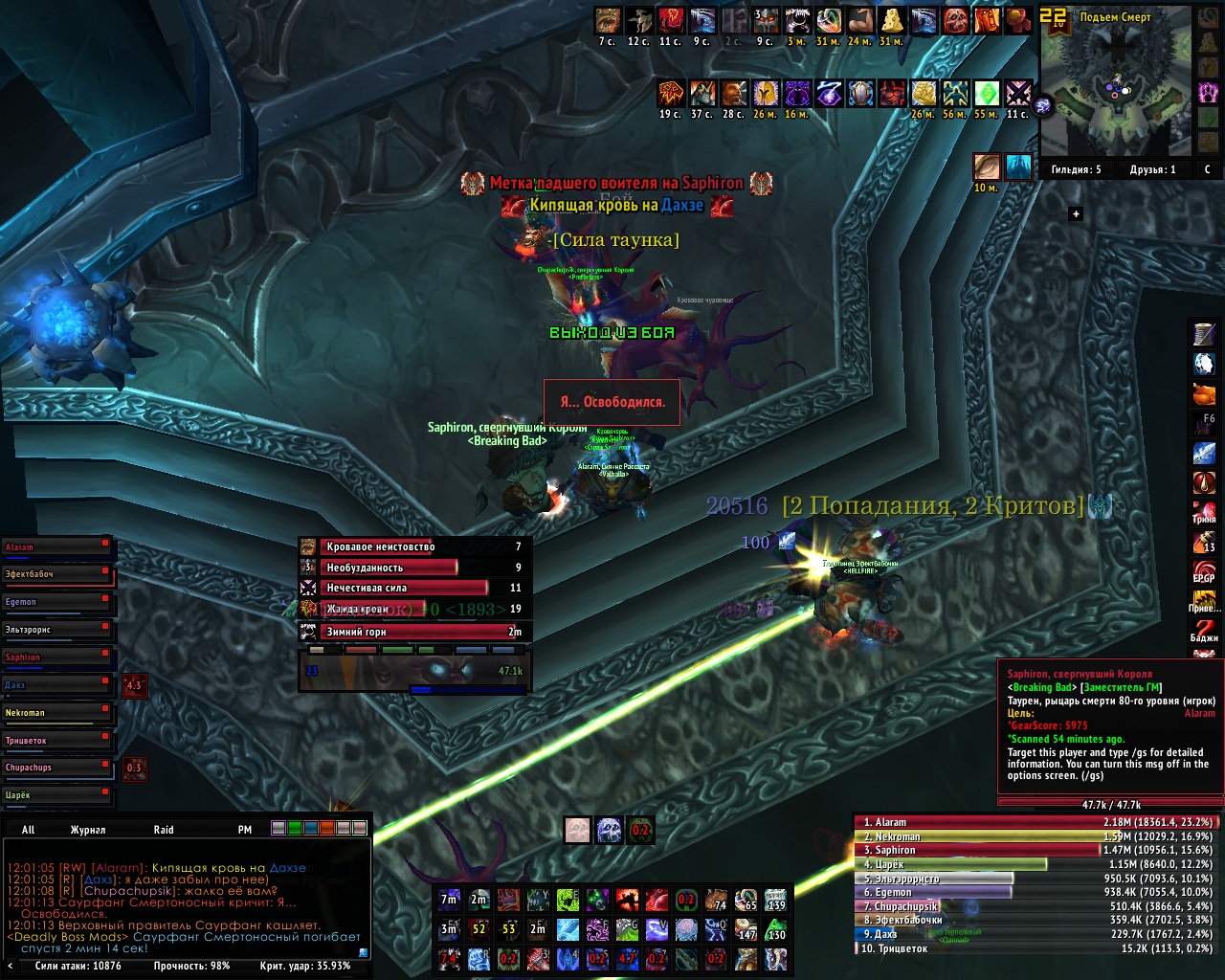Use the green slot with E keybind
1225x980 pixels.
coord(568,900)
